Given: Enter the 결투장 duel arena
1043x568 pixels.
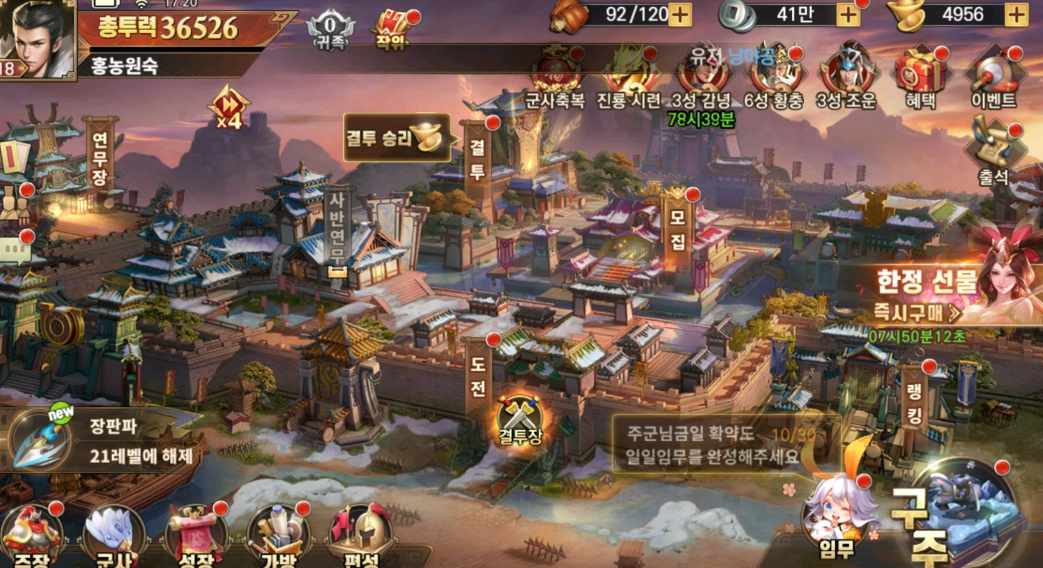Looking at the screenshot, I should coord(520,422).
